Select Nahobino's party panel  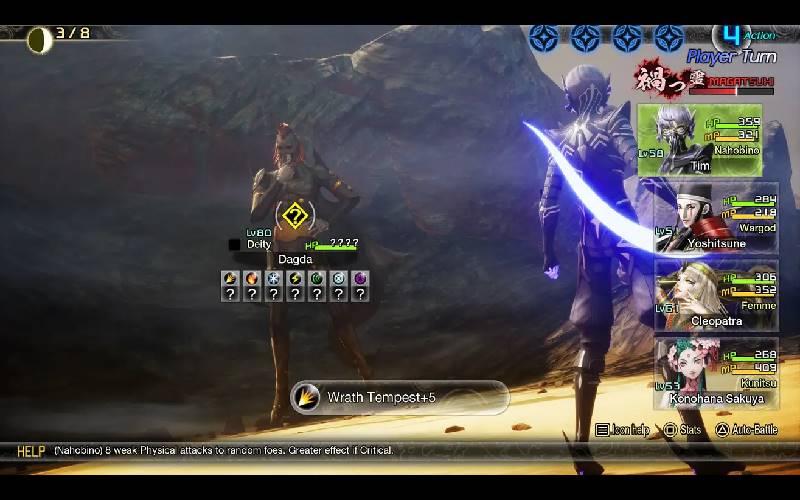click(700, 140)
